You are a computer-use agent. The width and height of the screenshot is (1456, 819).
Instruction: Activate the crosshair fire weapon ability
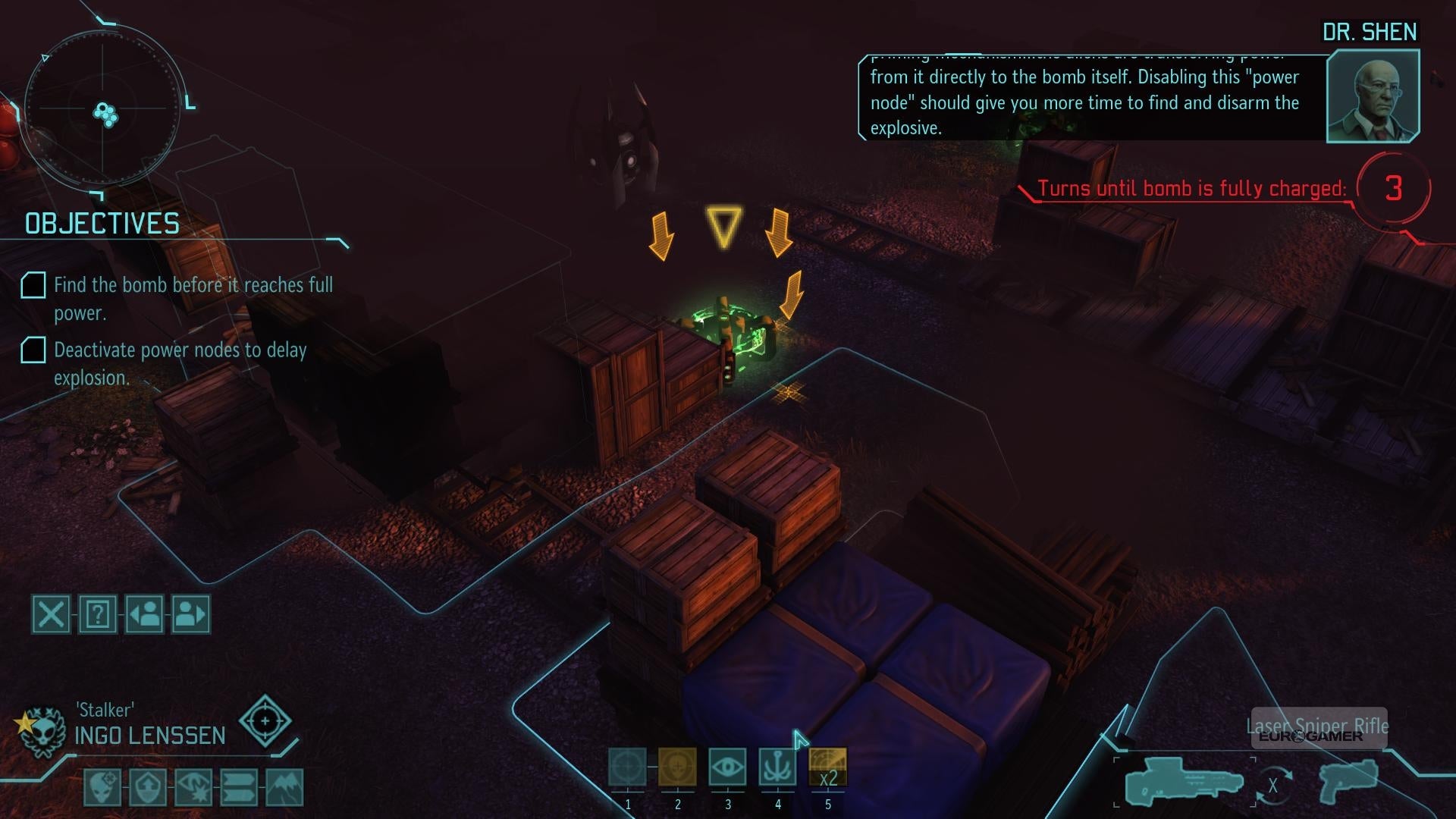(628, 767)
